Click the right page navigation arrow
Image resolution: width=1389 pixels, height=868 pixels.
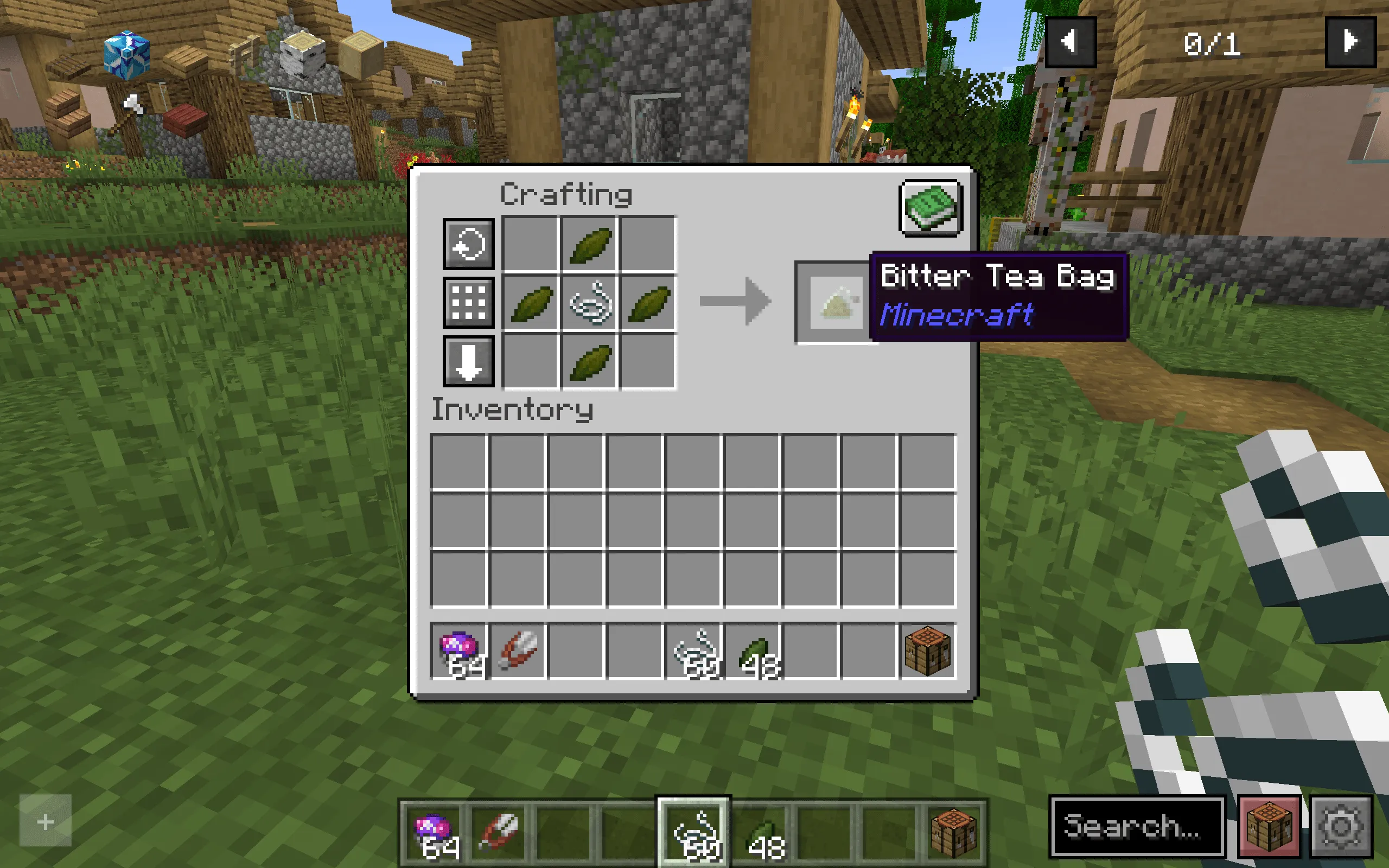coord(1350,41)
